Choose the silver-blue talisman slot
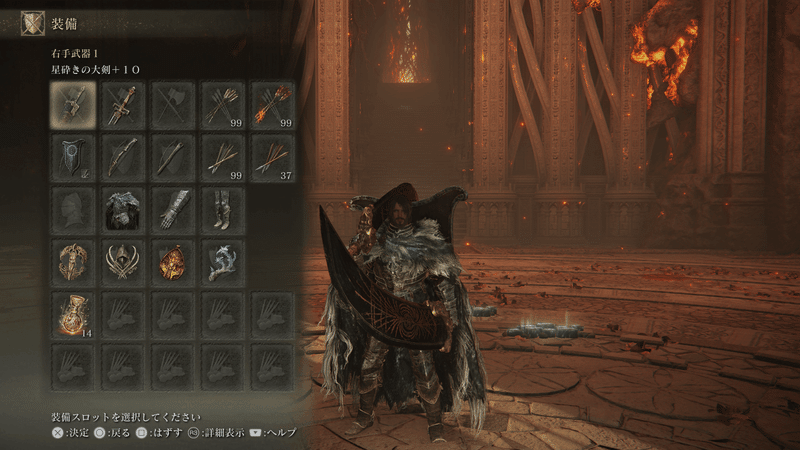 click(x=223, y=261)
